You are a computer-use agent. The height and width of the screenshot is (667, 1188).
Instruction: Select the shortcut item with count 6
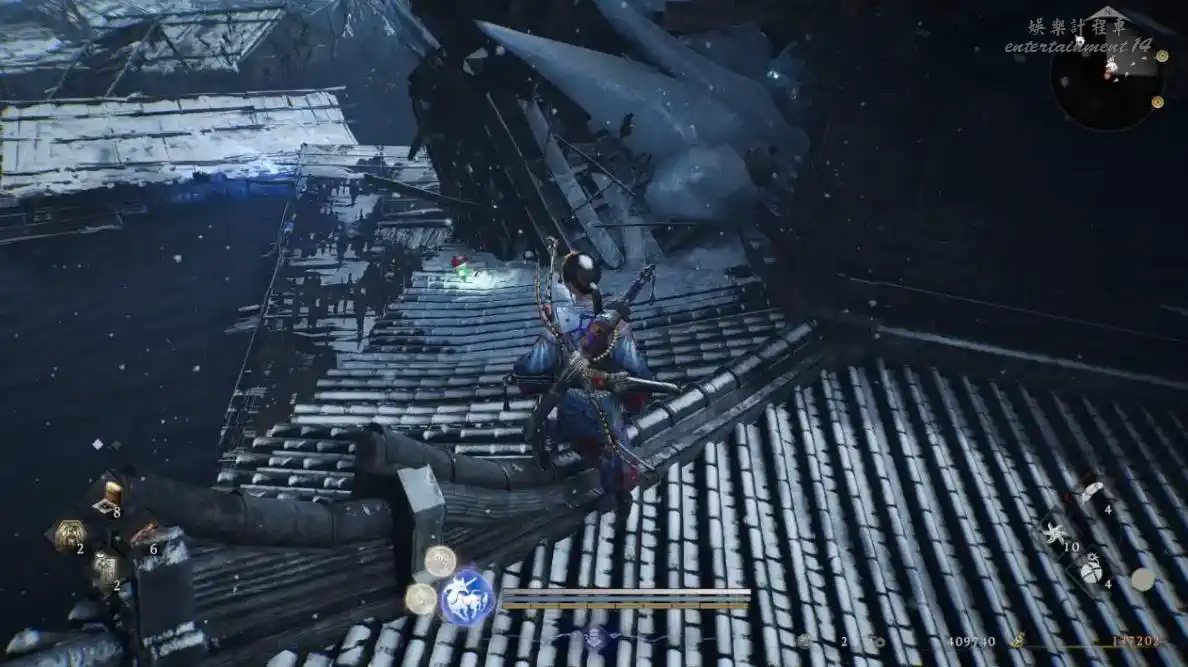tap(142, 534)
